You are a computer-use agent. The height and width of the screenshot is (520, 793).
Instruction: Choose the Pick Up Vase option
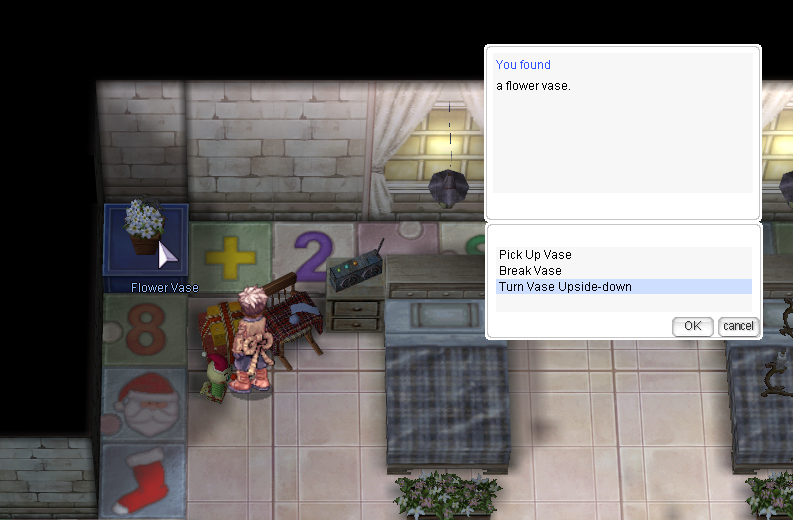point(535,255)
